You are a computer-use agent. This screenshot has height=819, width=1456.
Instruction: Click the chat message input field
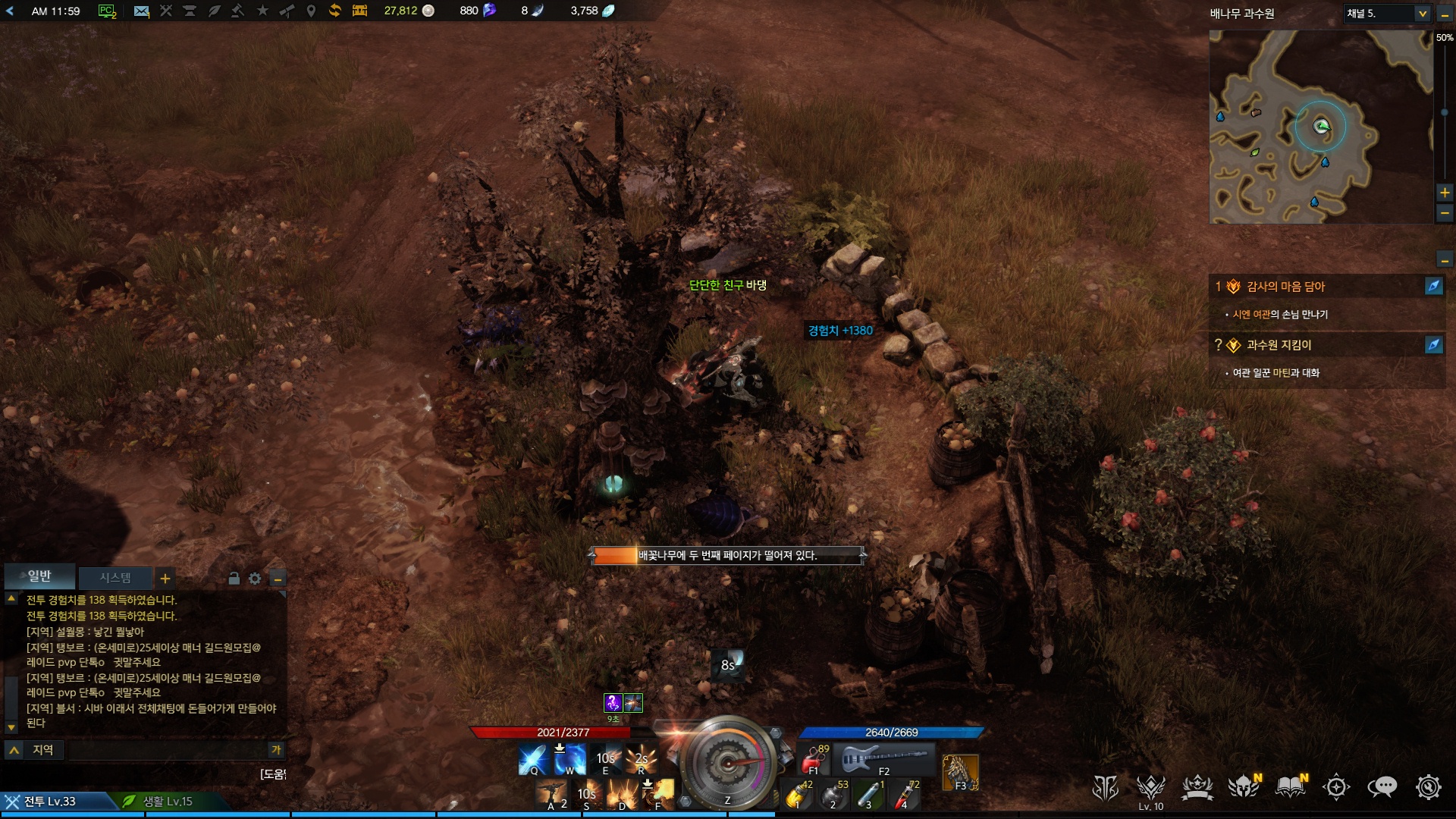pyautogui.click(x=167, y=750)
